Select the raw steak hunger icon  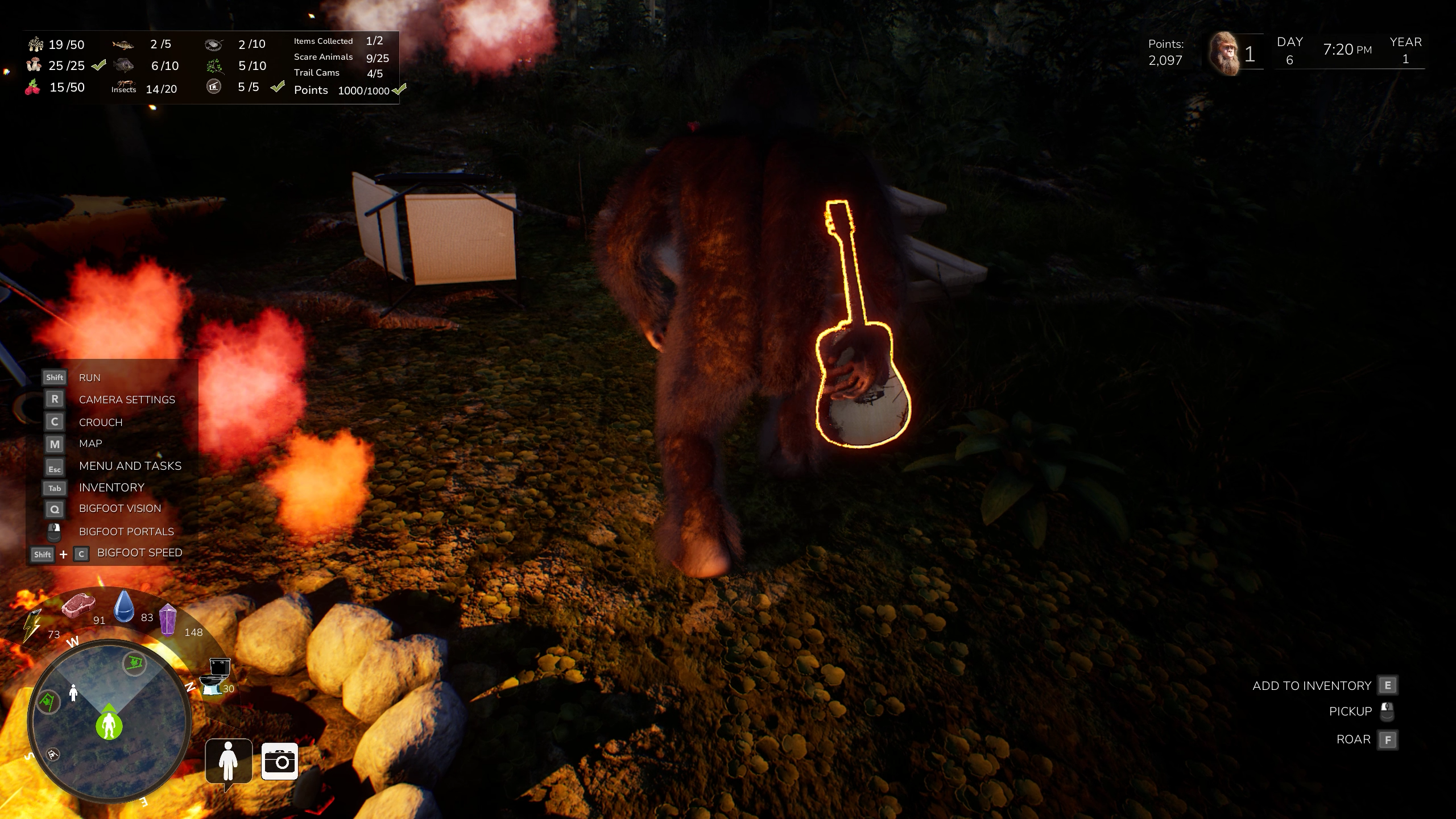coord(78,605)
